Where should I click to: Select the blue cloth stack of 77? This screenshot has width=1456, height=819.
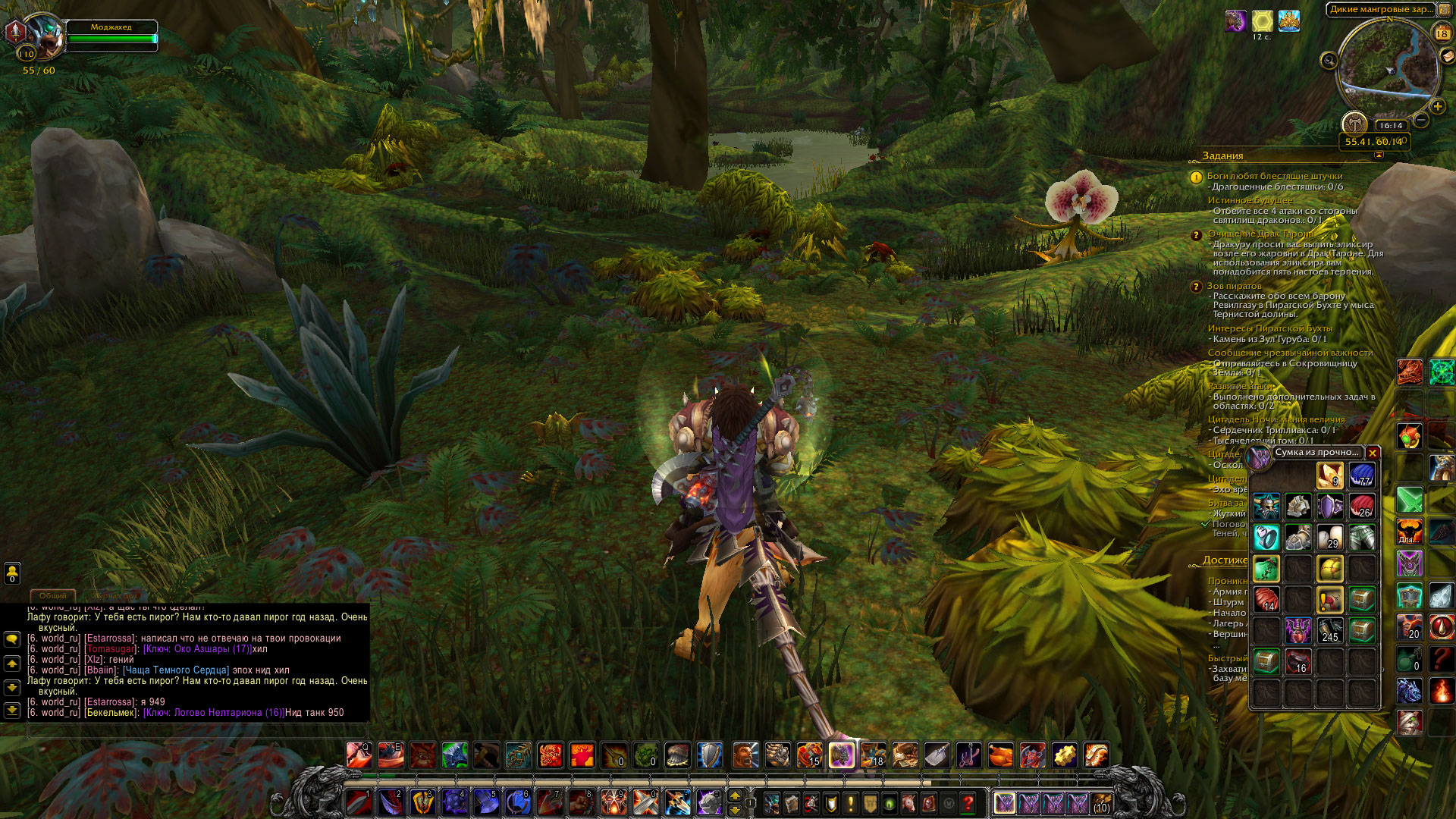(1362, 475)
